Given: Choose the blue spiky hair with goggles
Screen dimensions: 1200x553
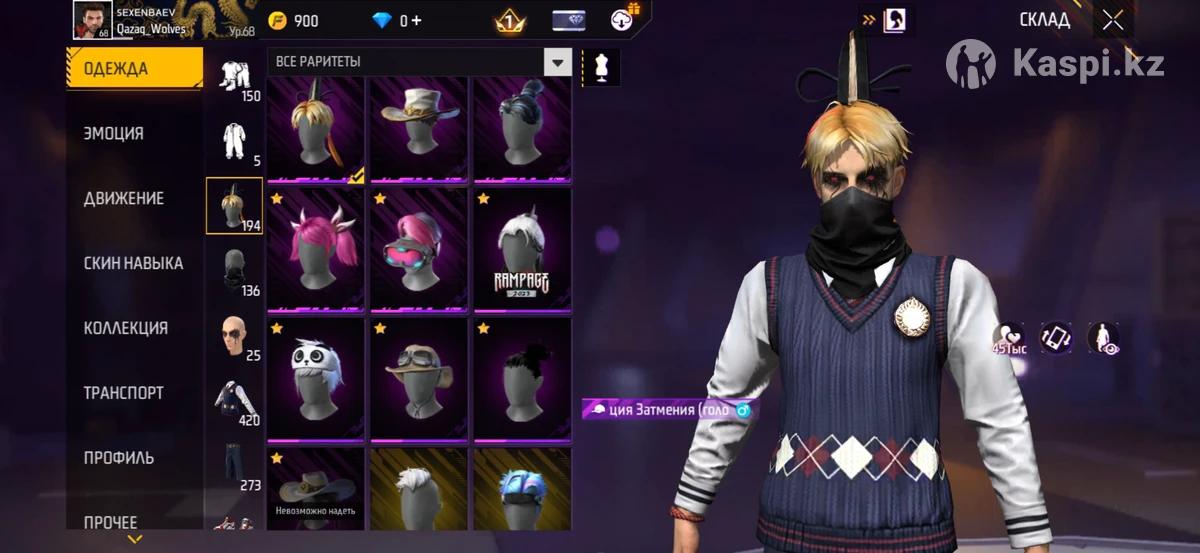Looking at the screenshot, I should [x=522, y=495].
